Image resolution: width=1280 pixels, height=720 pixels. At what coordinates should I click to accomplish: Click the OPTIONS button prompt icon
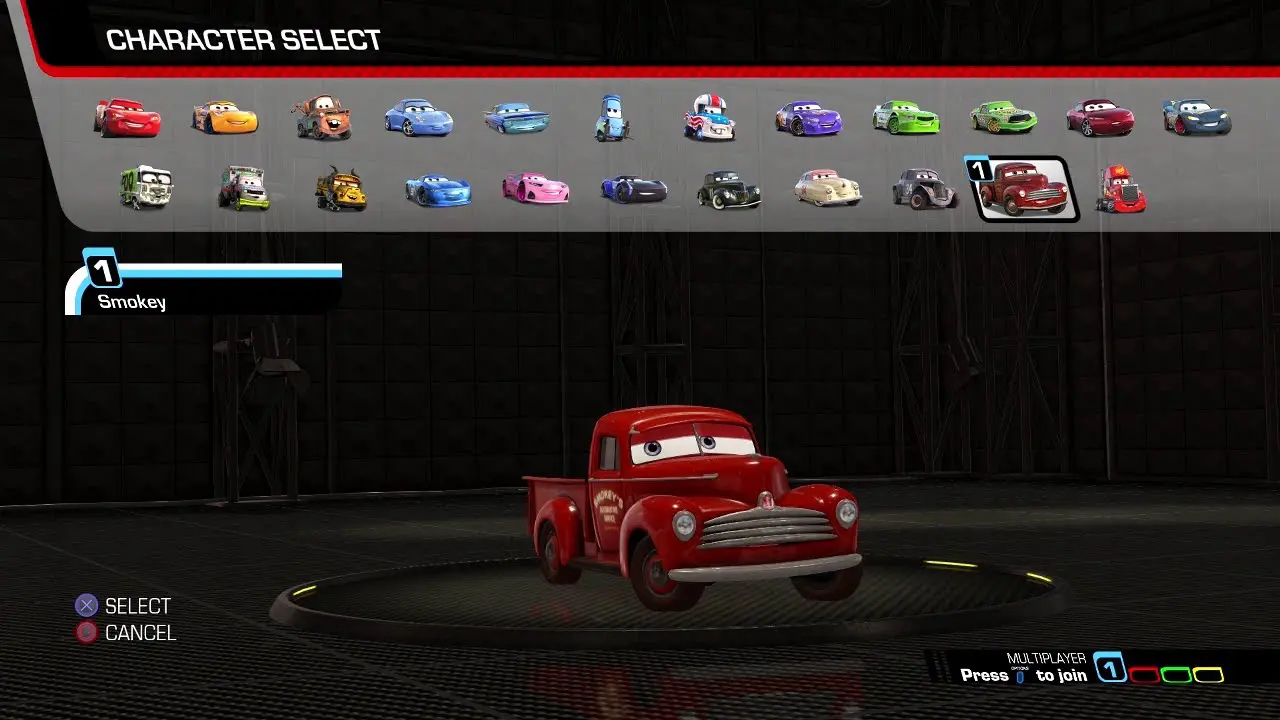coord(1019,676)
